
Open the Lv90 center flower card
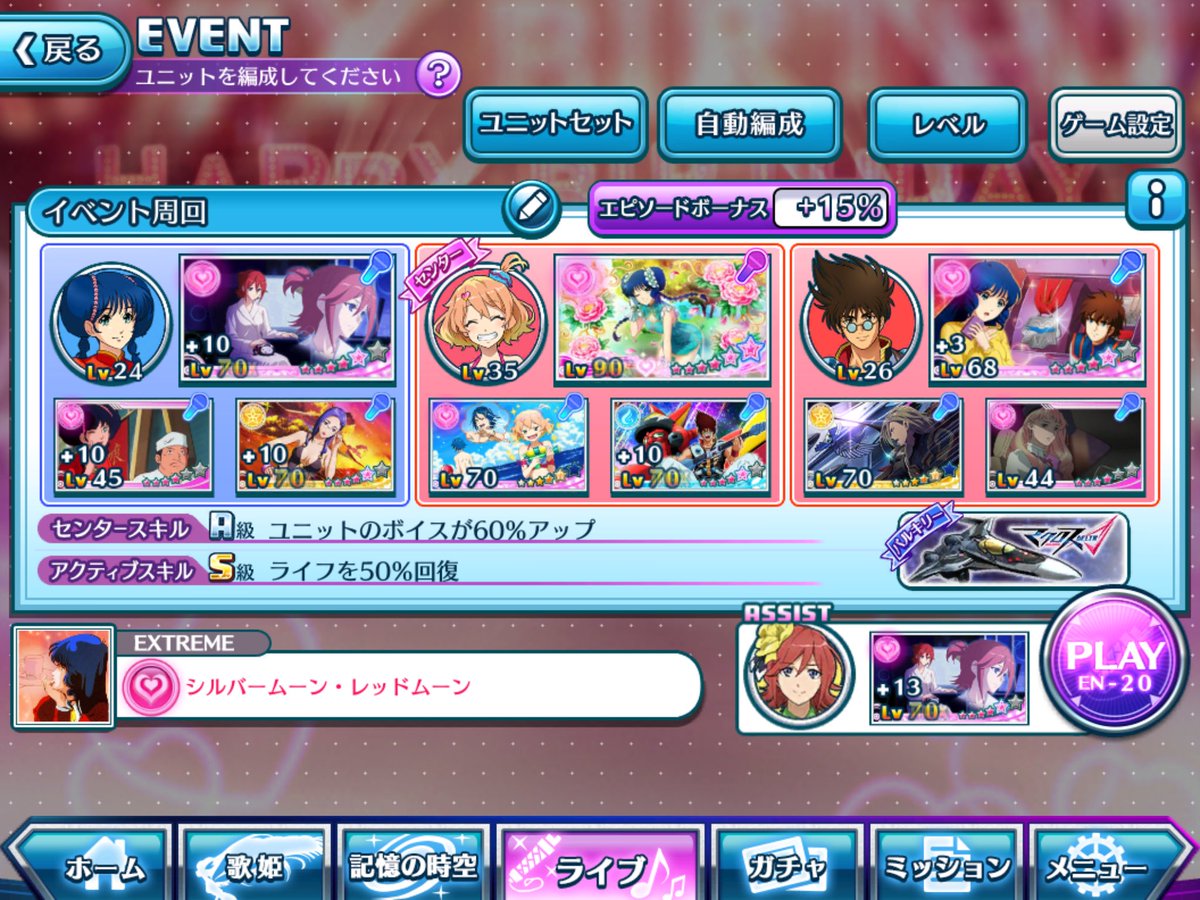(662, 318)
